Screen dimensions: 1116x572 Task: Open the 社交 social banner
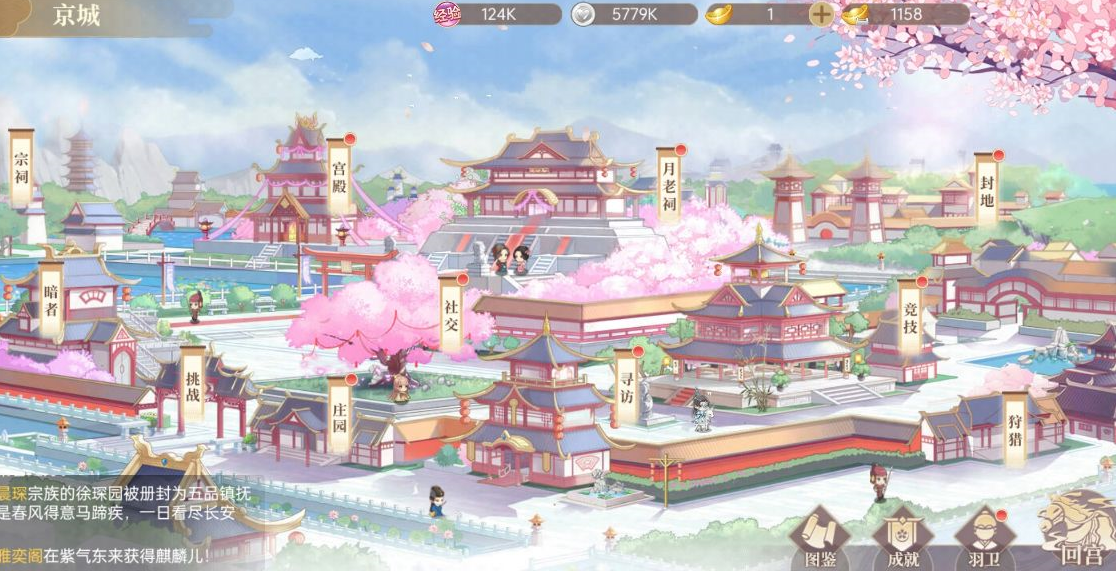pyautogui.click(x=452, y=312)
